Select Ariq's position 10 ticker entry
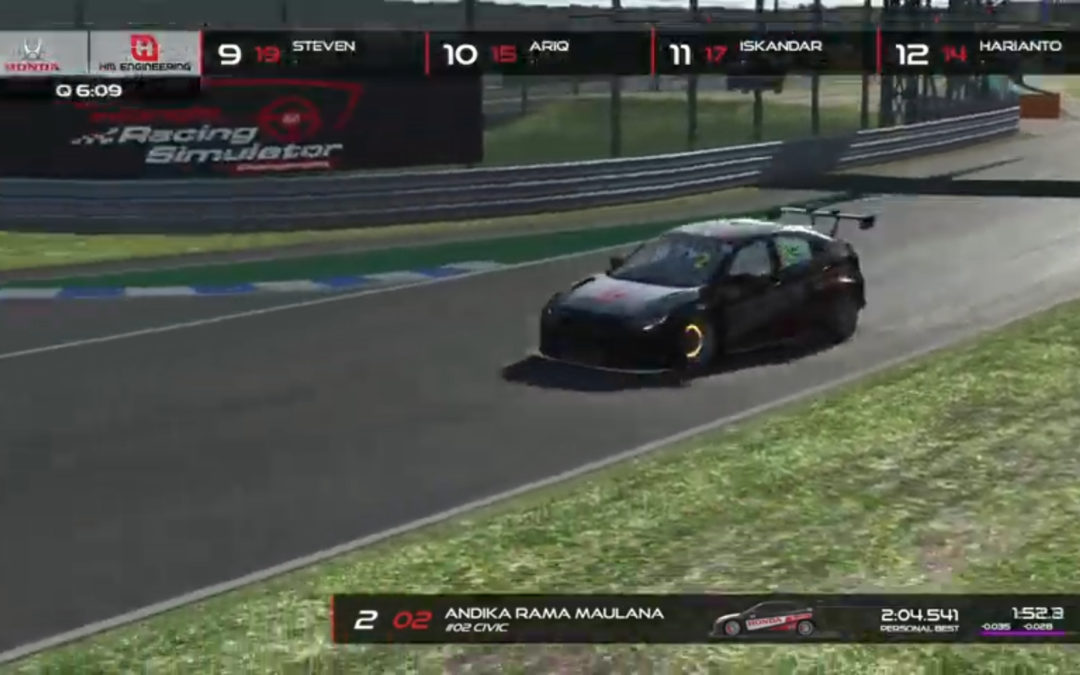 pyautogui.click(x=539, y=53)
